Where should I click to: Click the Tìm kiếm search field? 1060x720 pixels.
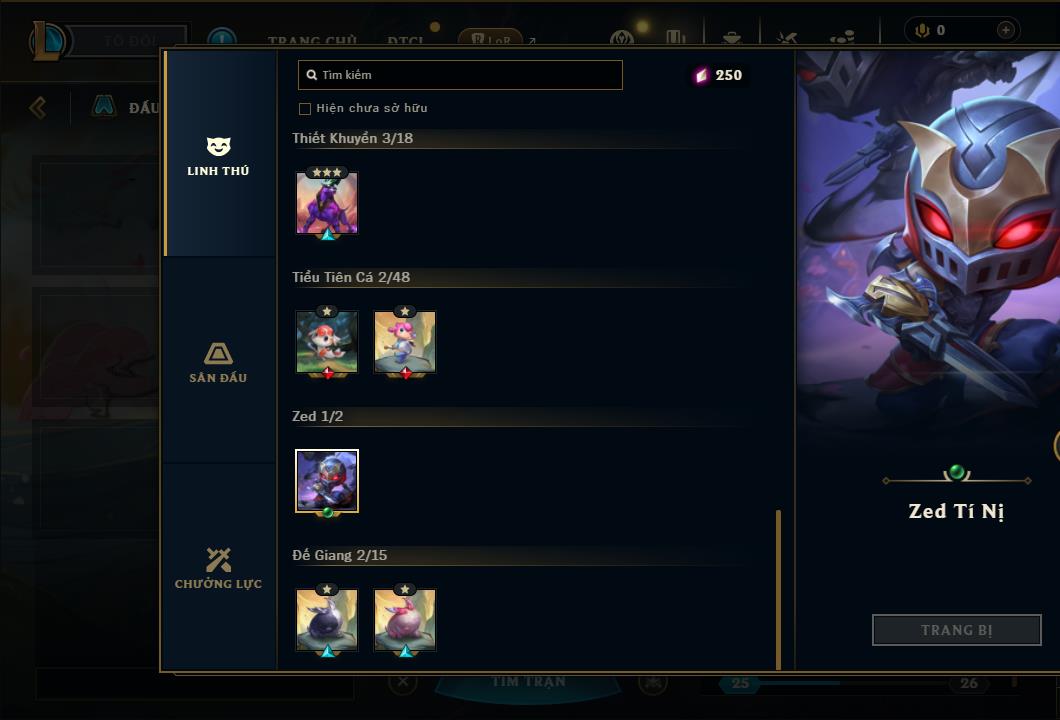[x=460, y=75]
